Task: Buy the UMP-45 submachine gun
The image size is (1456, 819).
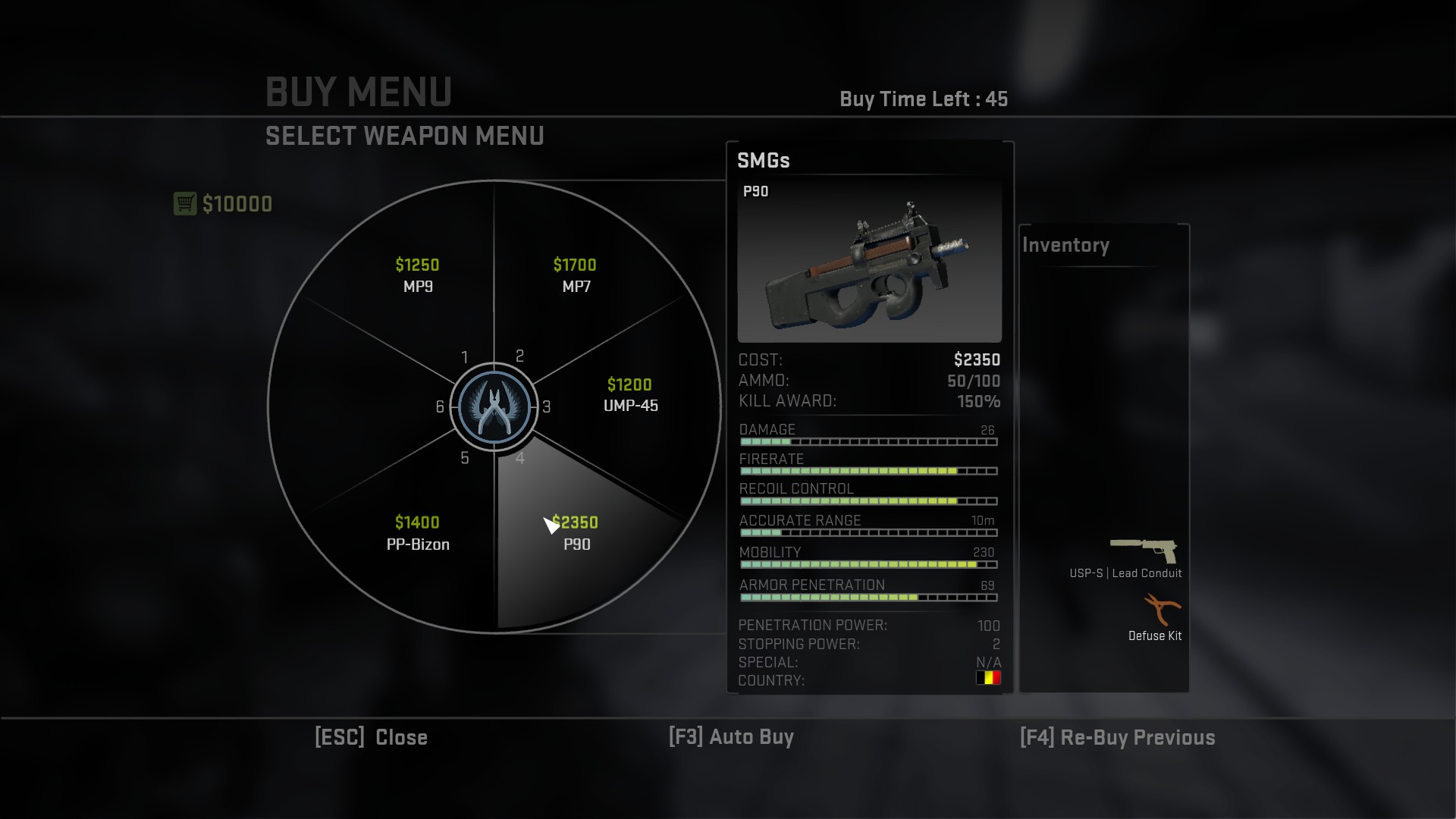Action: tap(630, 395)
